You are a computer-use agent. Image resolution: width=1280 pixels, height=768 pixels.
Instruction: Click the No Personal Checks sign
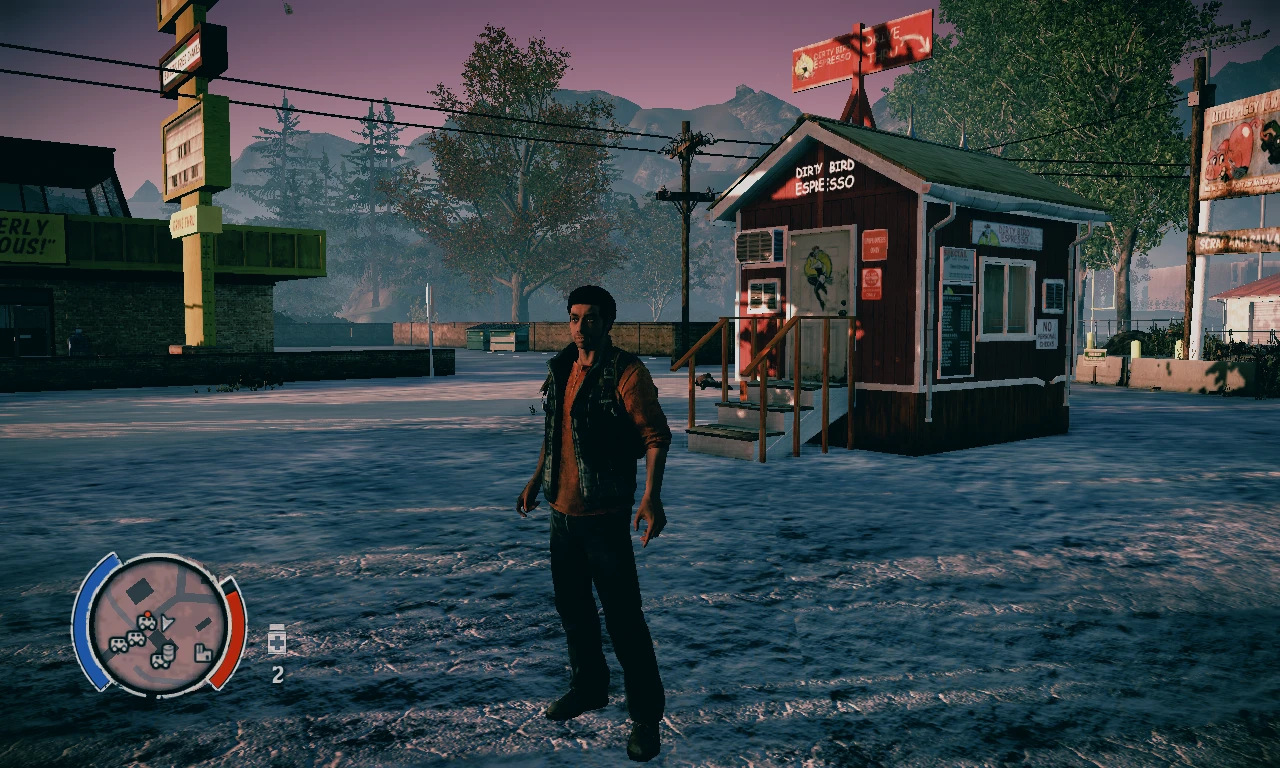1047,333
